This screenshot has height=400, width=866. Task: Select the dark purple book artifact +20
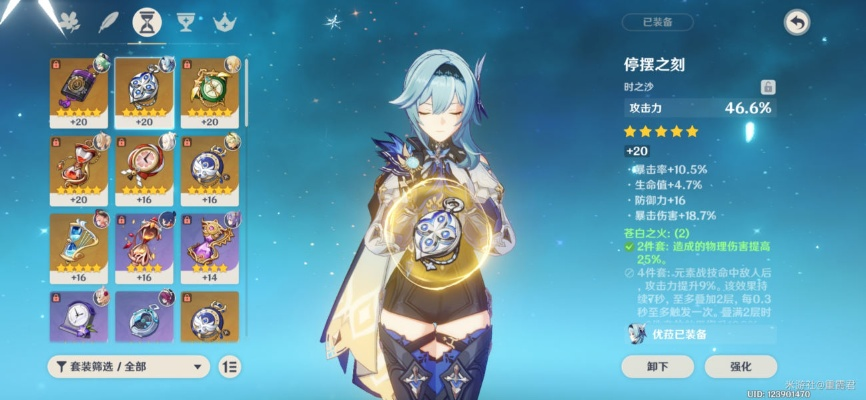point(78,91)
